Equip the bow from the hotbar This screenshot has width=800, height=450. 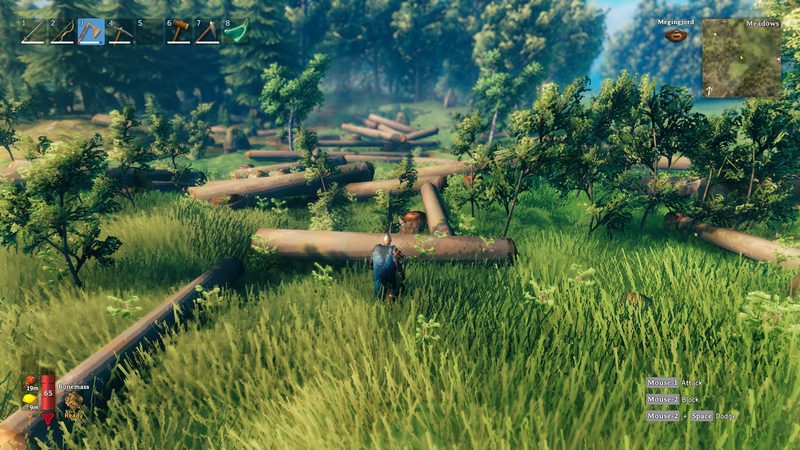[62, 32]
